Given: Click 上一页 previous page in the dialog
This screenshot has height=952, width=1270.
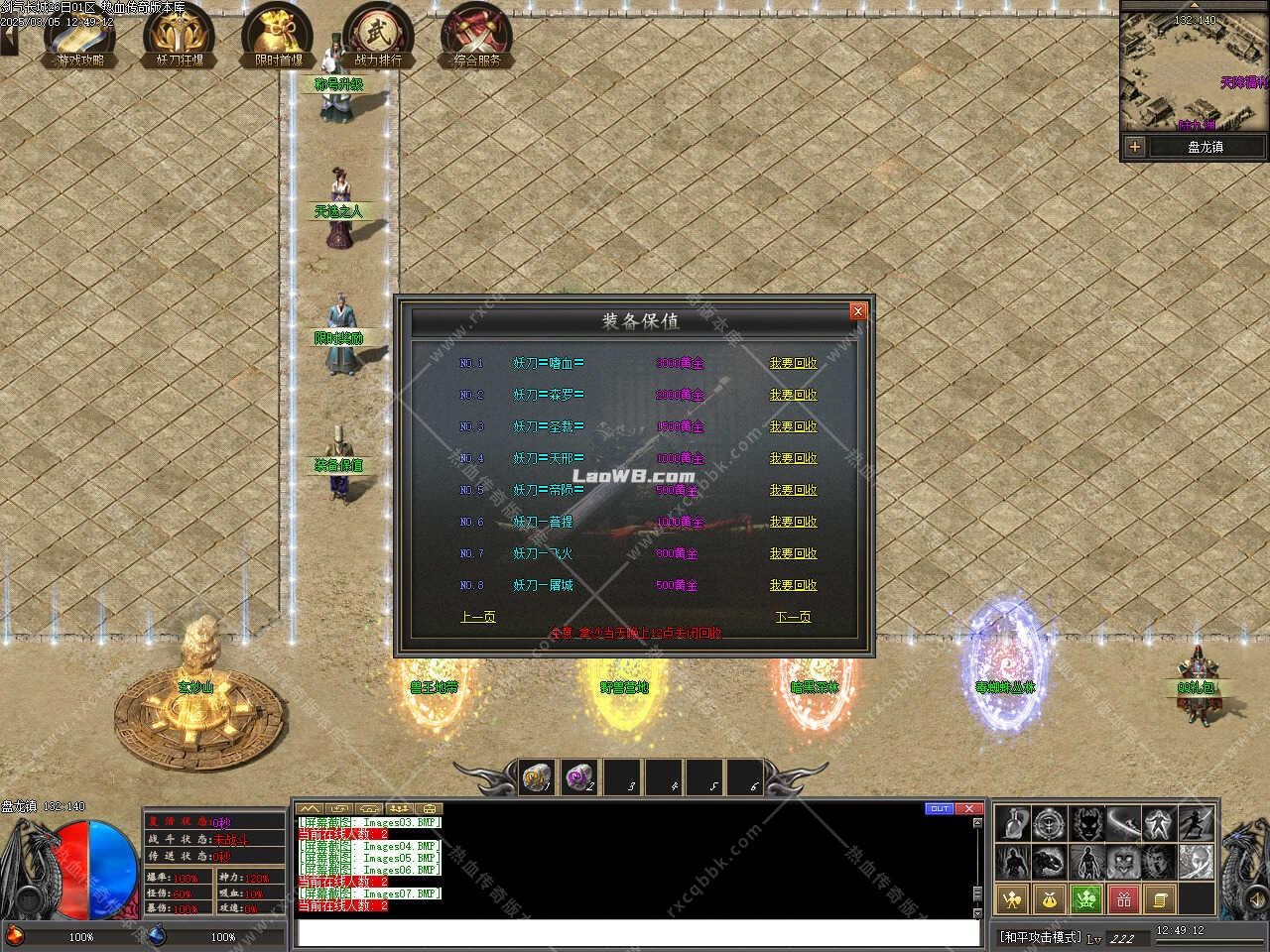Looking at the screenshot, I should tap(478, 616).
